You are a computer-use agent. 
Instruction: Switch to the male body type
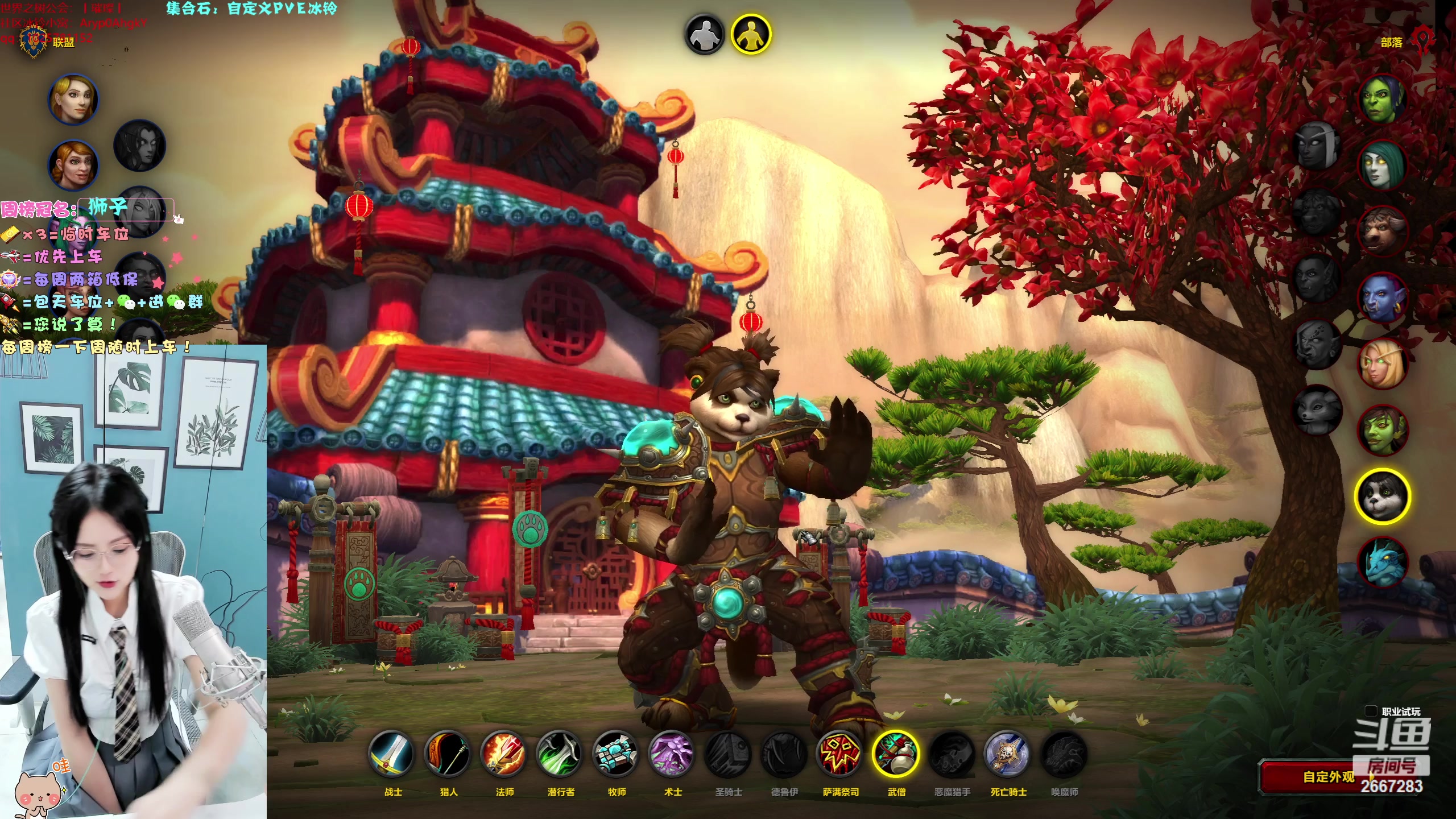705,34
